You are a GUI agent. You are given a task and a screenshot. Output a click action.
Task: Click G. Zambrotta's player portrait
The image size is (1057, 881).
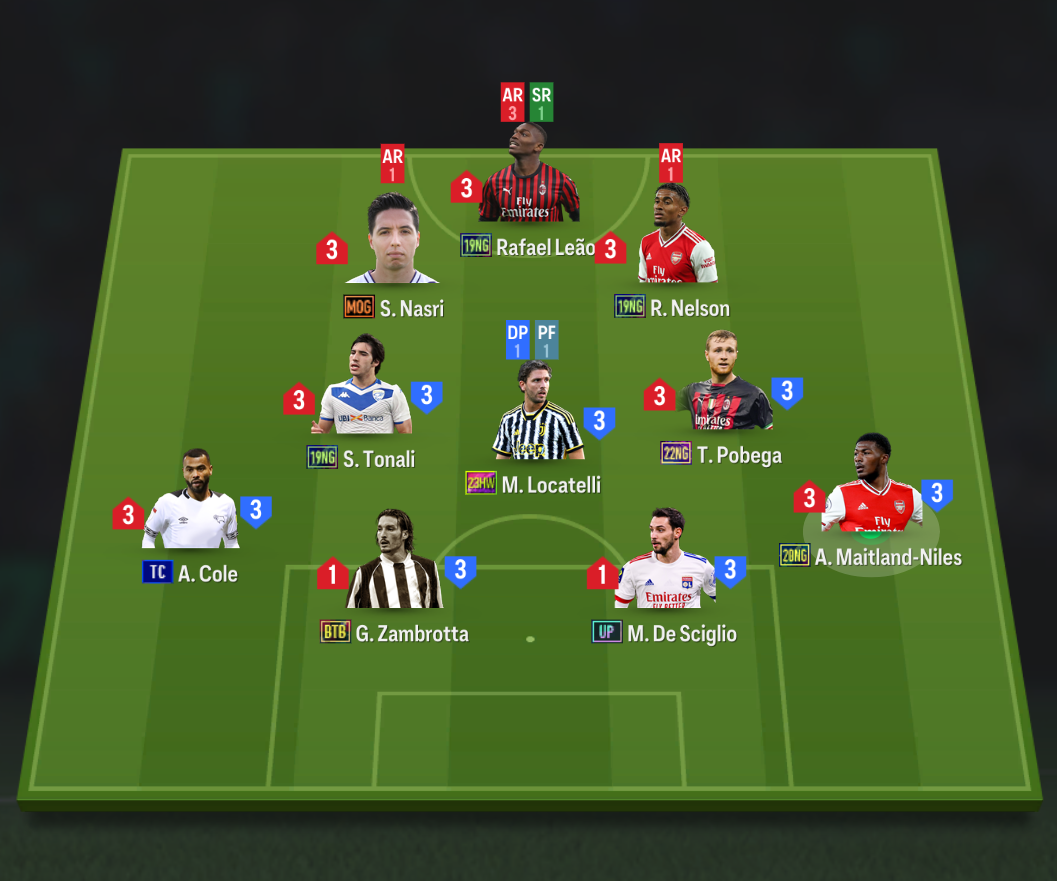tap(394, 563)
